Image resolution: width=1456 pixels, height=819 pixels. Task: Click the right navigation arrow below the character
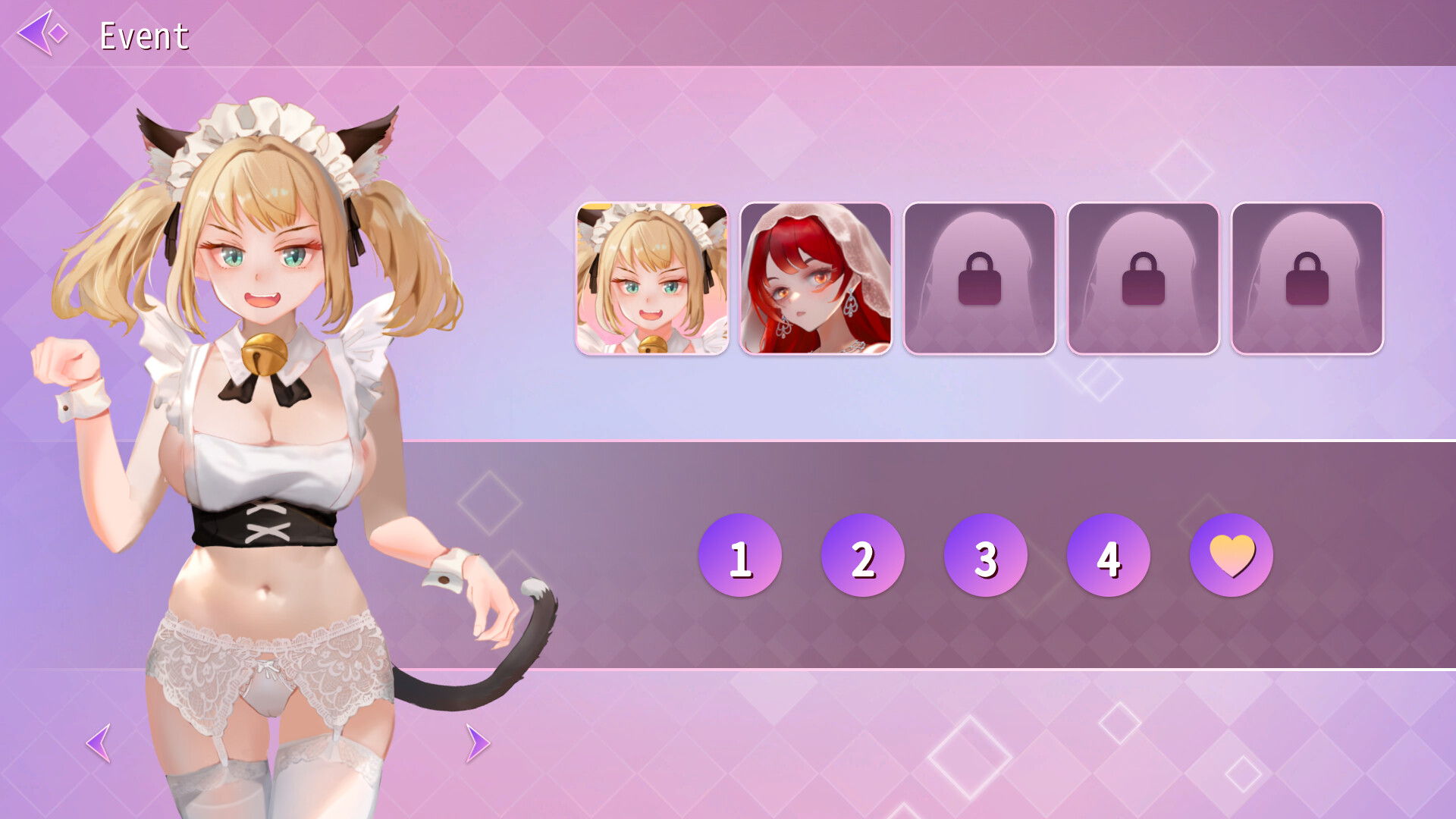(476, 745)
